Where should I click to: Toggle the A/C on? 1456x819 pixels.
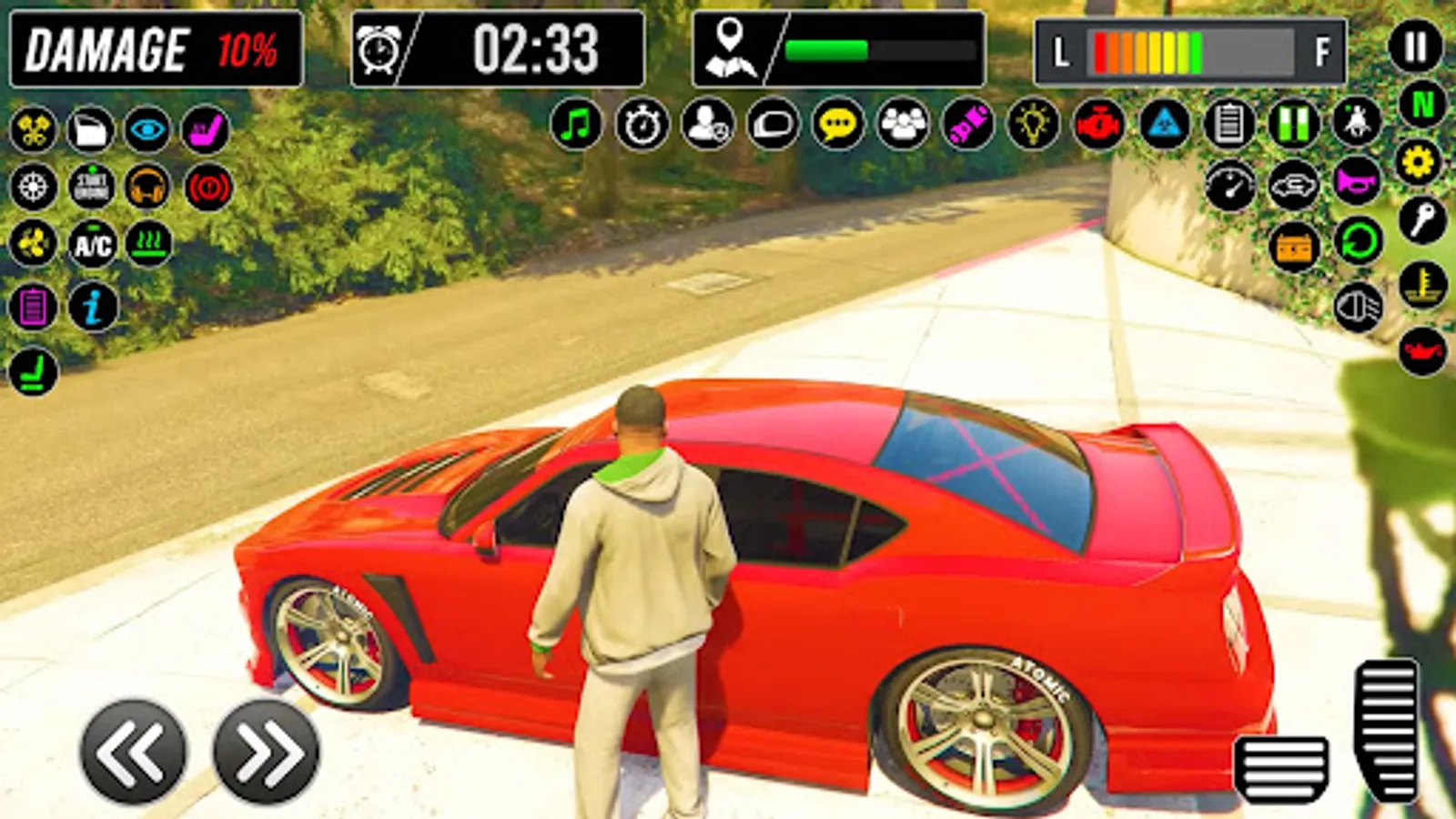(x=93, y=244)
